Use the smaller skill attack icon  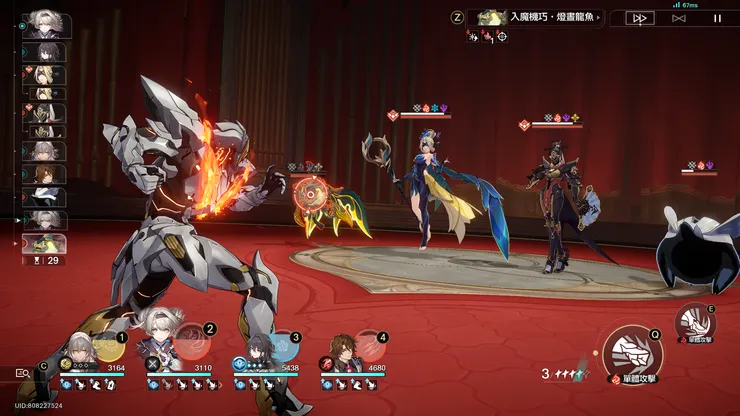[x=694, y=322]
